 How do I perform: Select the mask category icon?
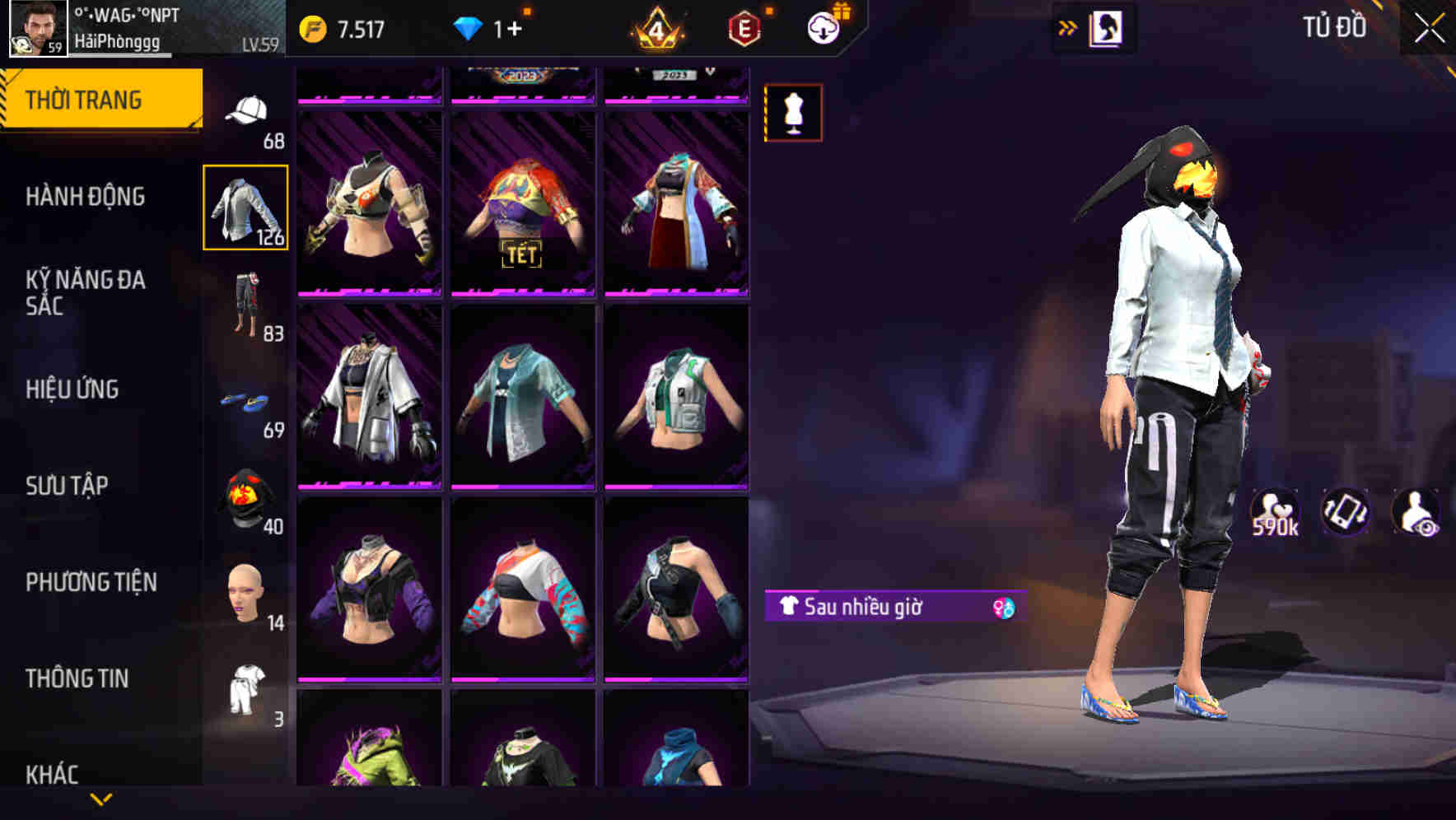pyautogui.click(x=247, y=496)
